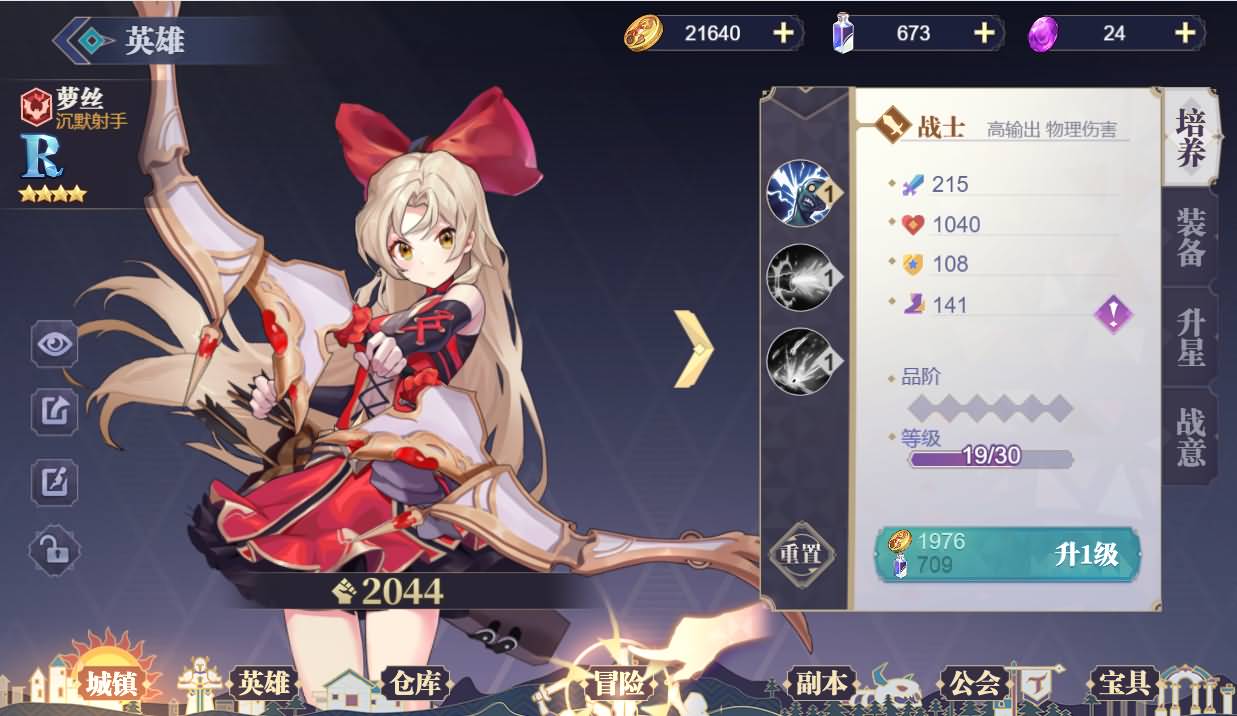Add more gold coins with the plus button
Screen dimensions: 1237x716
(x=783, y=33)
